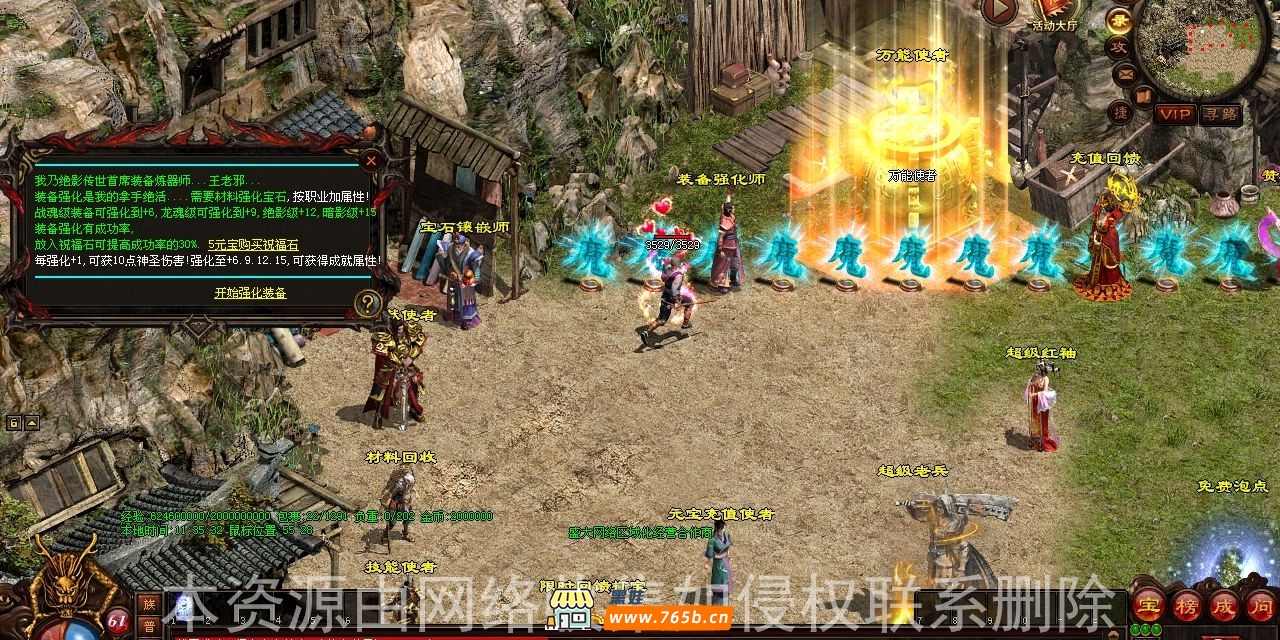
Task: Select the 族 chat channel button
Action: coord(149,603)
